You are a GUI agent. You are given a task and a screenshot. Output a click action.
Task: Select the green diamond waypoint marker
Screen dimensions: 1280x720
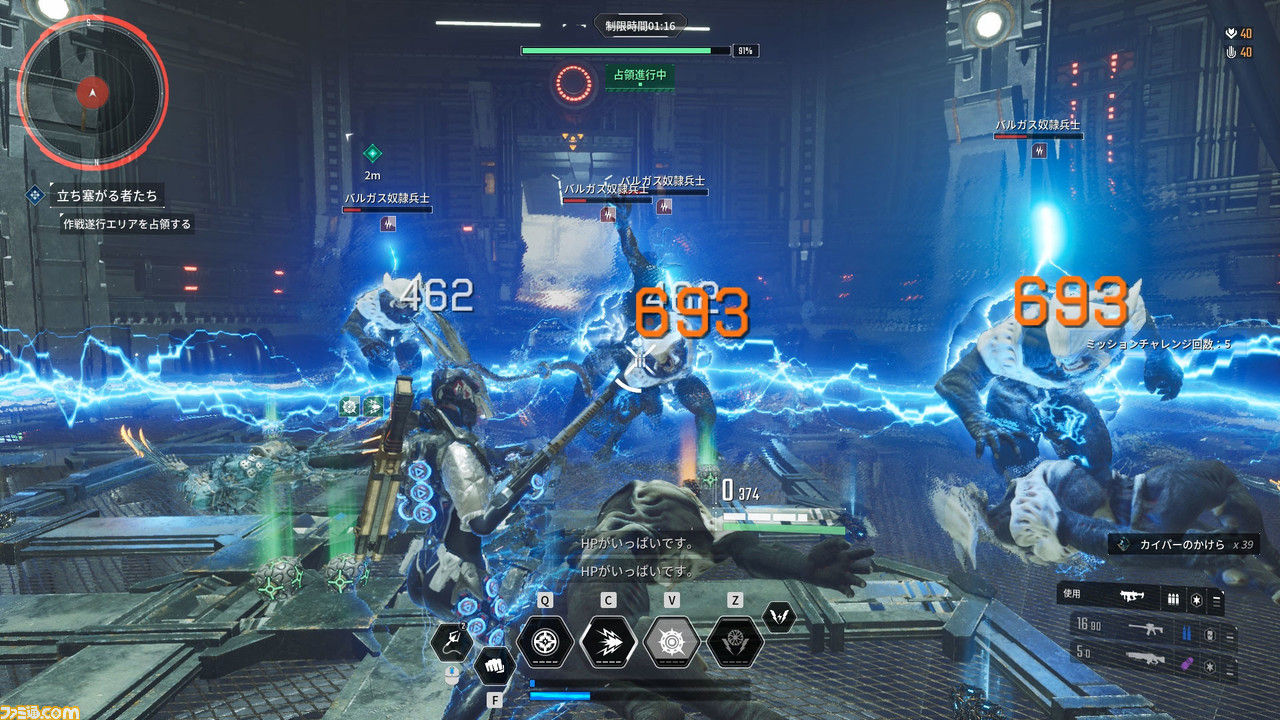pos(372,153)
